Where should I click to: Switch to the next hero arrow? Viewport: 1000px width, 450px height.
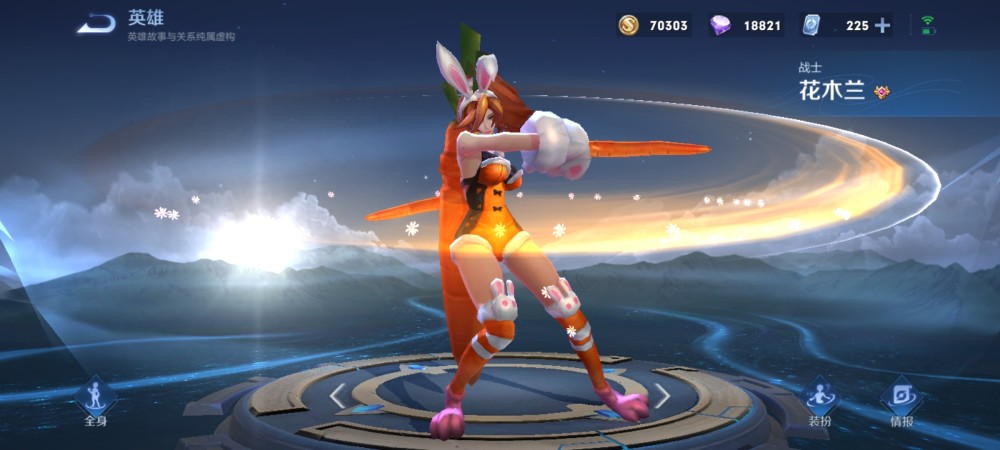tap(662, 396)
